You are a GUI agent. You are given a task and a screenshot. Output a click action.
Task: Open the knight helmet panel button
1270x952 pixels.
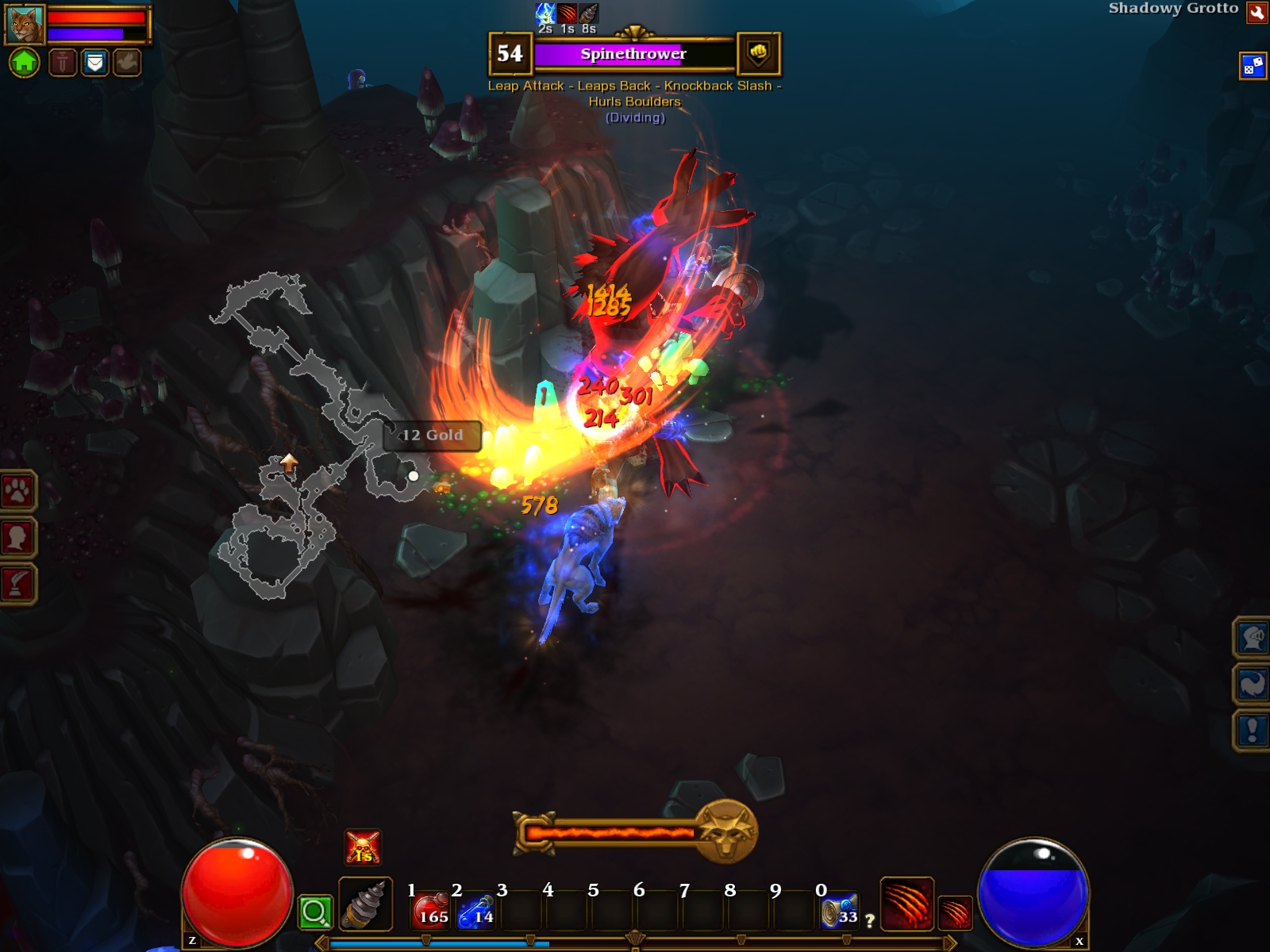pyautogui.click(x=1252, y=638)
